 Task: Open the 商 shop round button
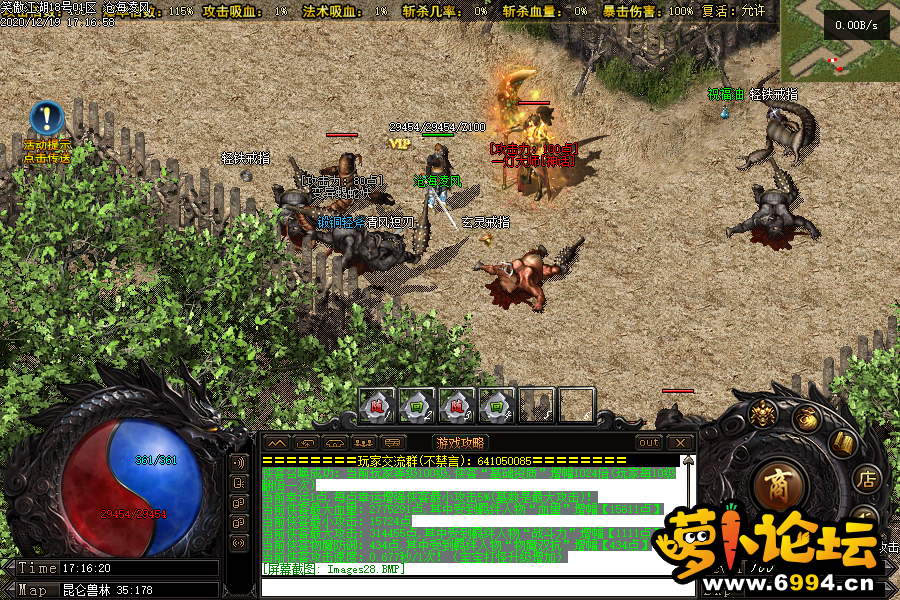coord(777,488)
